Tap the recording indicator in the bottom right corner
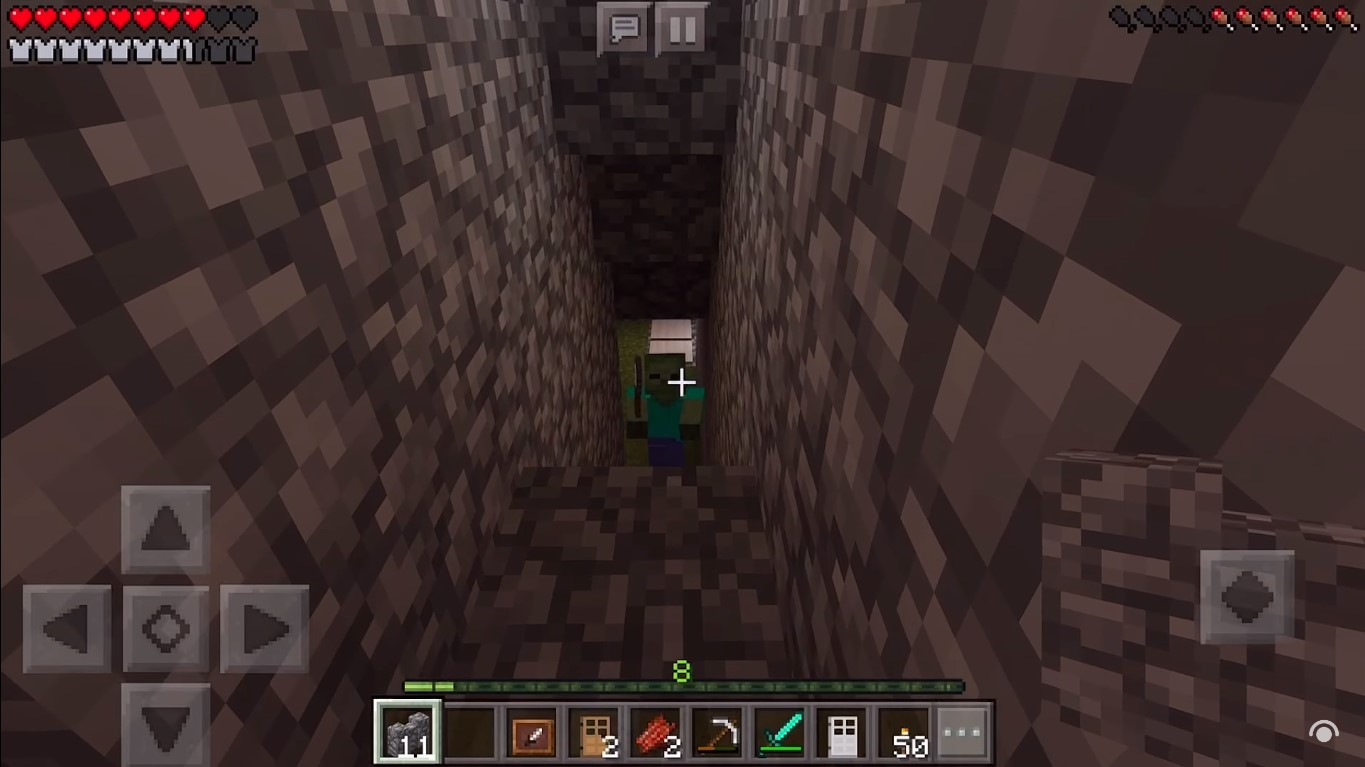Screen dimensions: 1365x767 point(1324,730)
